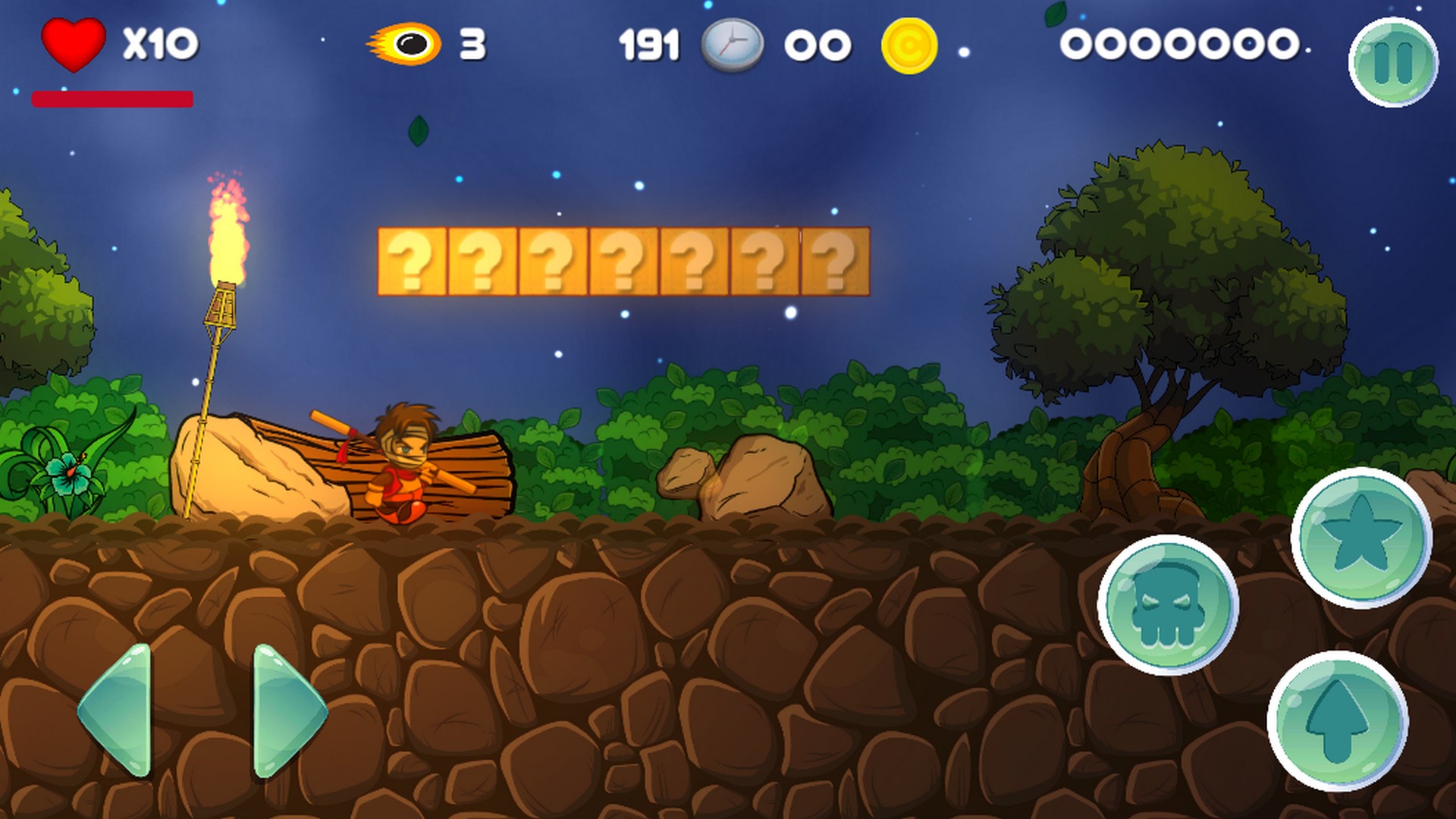Jump using the up arrow bubble

tap(1337, 721)
